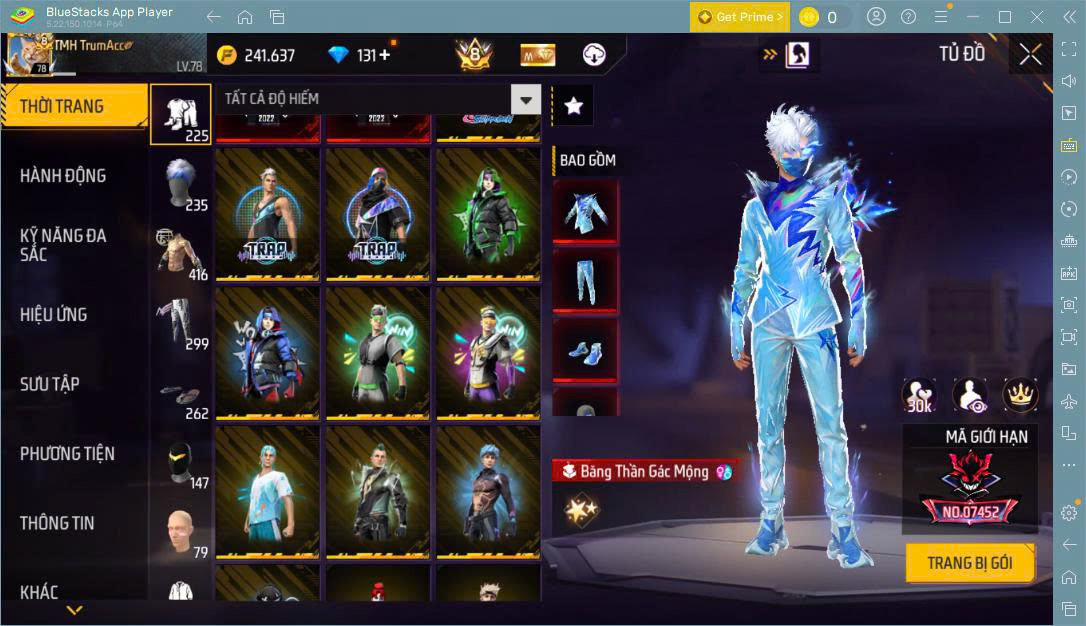
Task: Select the bundle's blue jacket piece
Action: pos(585,213)
